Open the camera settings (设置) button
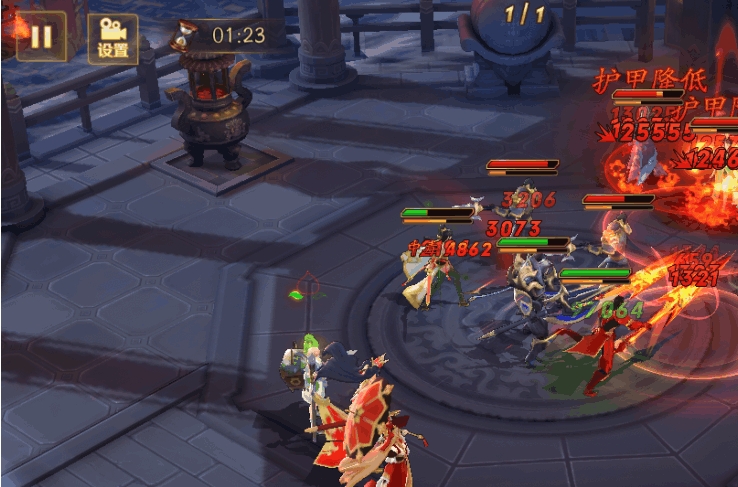The height and width of the screenshot is (487, 738). click(x=112, y=39)
